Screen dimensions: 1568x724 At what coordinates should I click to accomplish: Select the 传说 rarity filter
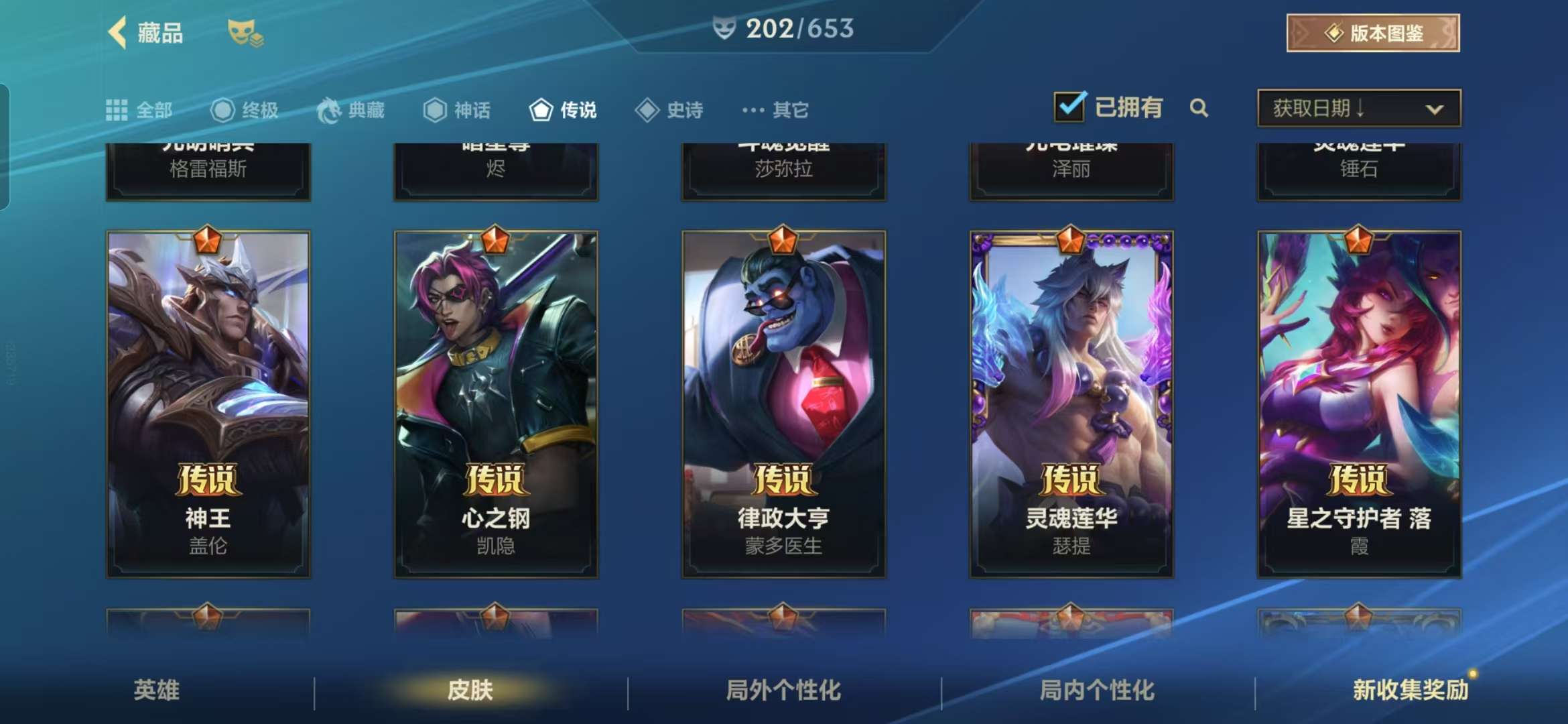coord(563,110)
